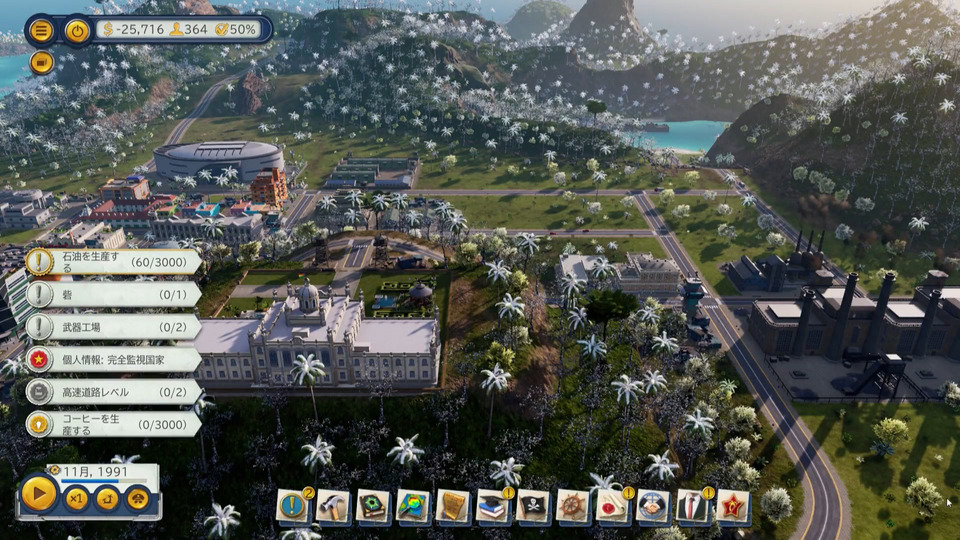This screenshot has height=540, width=960.
Task: Click the round folder icon button
Action: click(41, 63)
